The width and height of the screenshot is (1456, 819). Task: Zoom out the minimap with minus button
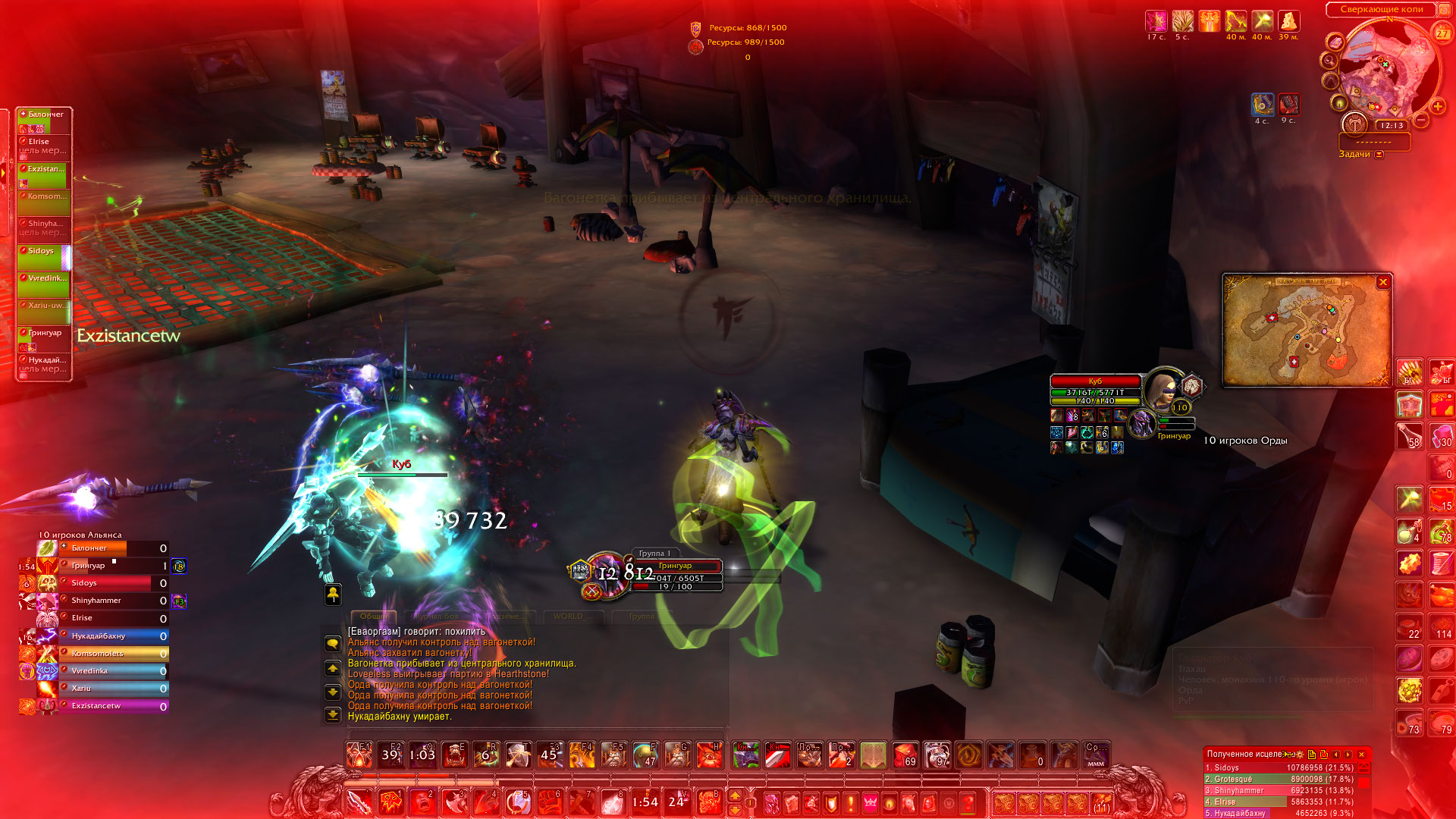pos(1421,120)
